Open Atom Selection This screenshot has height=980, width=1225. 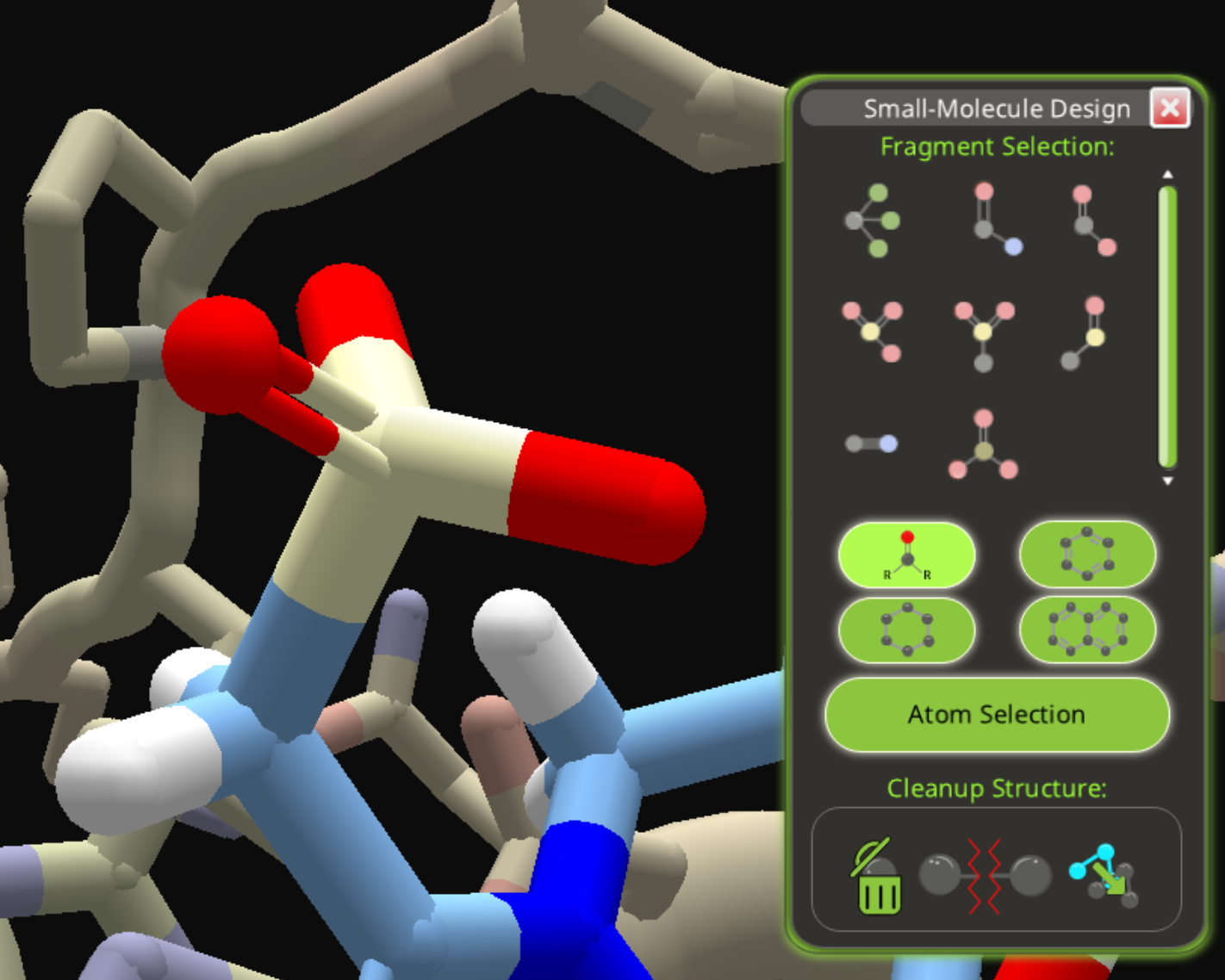pyautogui.click(x=997, y=715)
